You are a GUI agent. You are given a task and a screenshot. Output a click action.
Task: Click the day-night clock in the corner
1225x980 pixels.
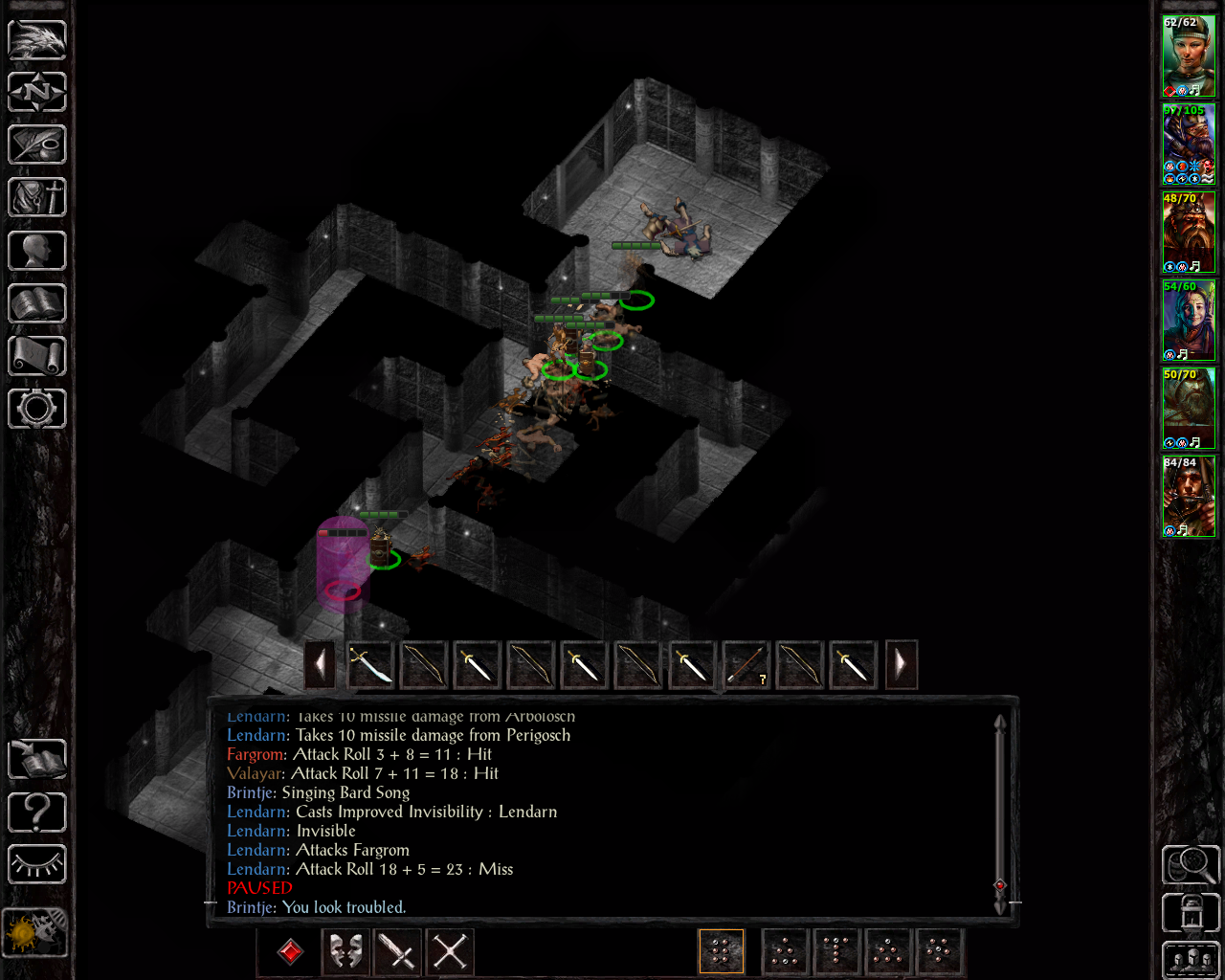pos(35,931)
